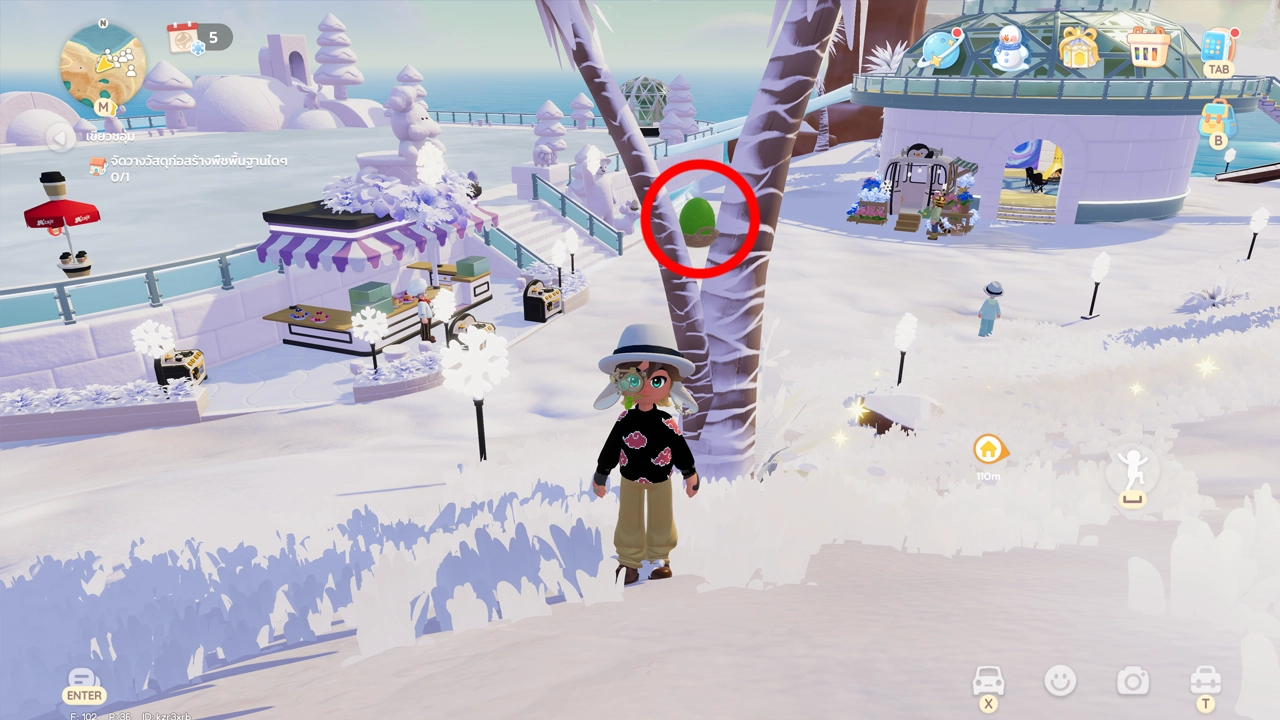Open the chat bubble button
The image size is (1280, 720).
tap(84, 680)
